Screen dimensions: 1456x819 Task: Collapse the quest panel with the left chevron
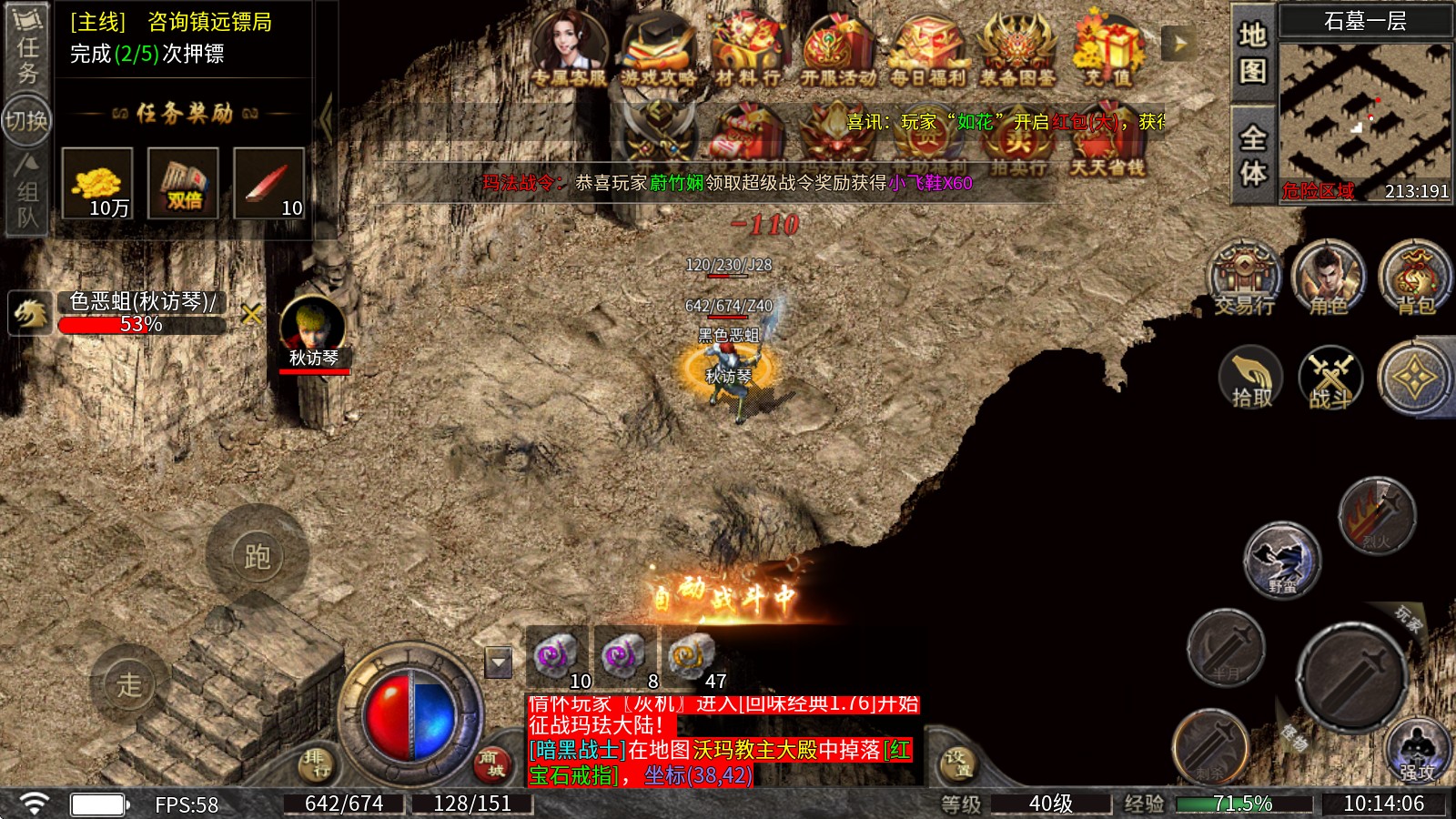click(x=325, y=116)
